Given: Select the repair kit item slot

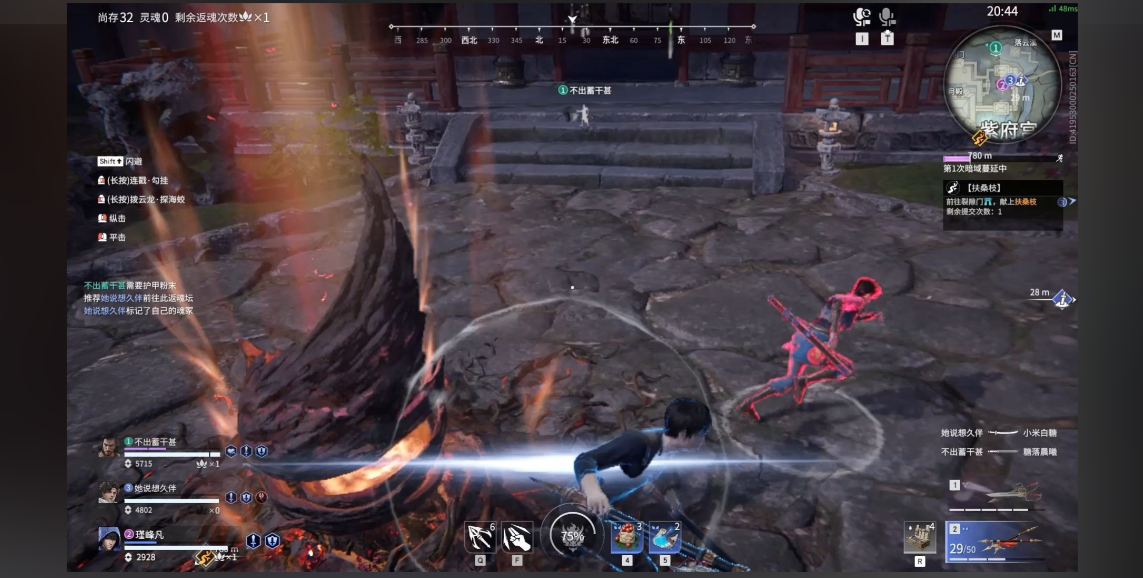Looking at the screenshot, I should [x=919, y=537].
